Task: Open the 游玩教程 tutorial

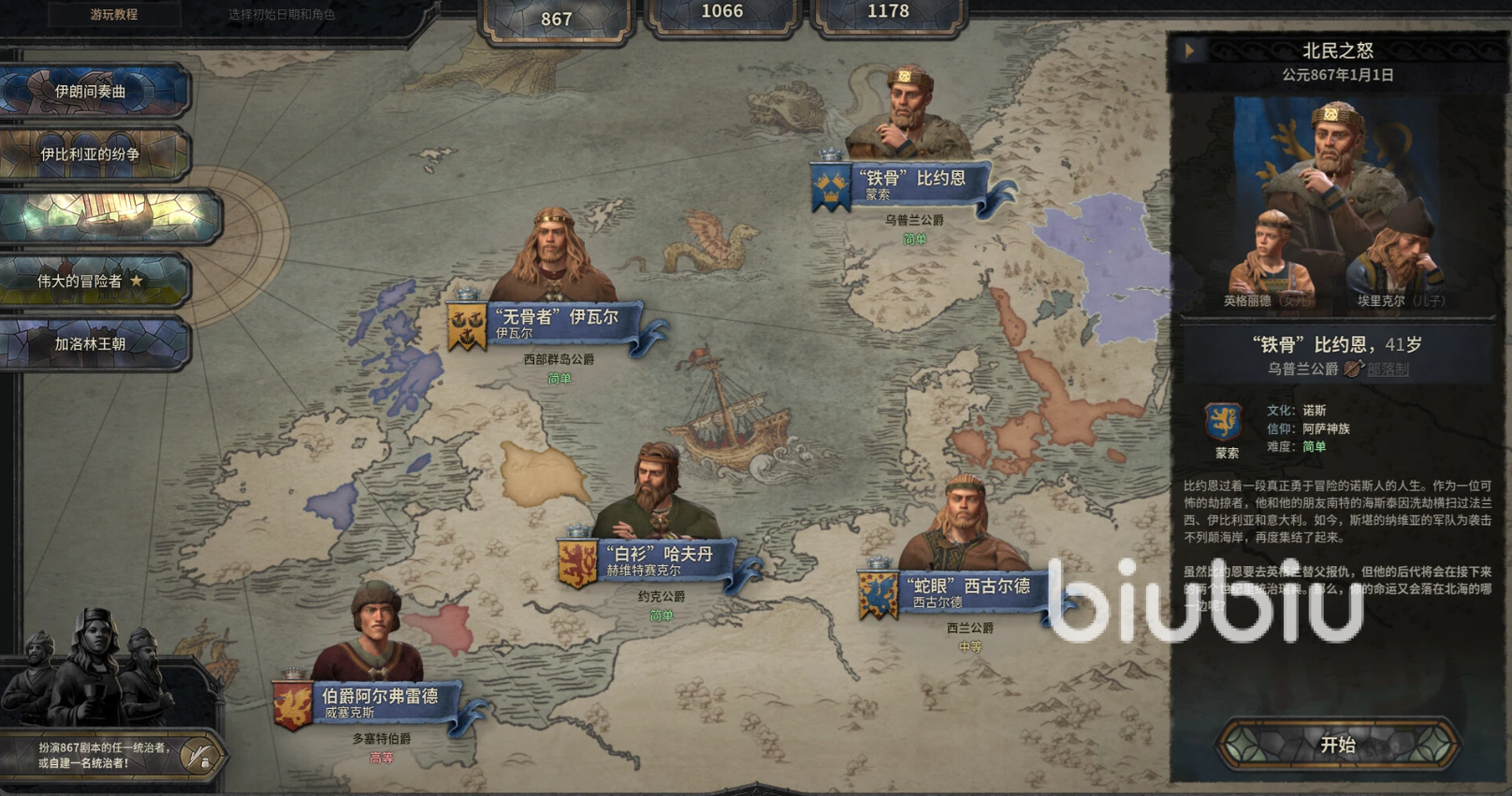Action: [x=114, y=15]
